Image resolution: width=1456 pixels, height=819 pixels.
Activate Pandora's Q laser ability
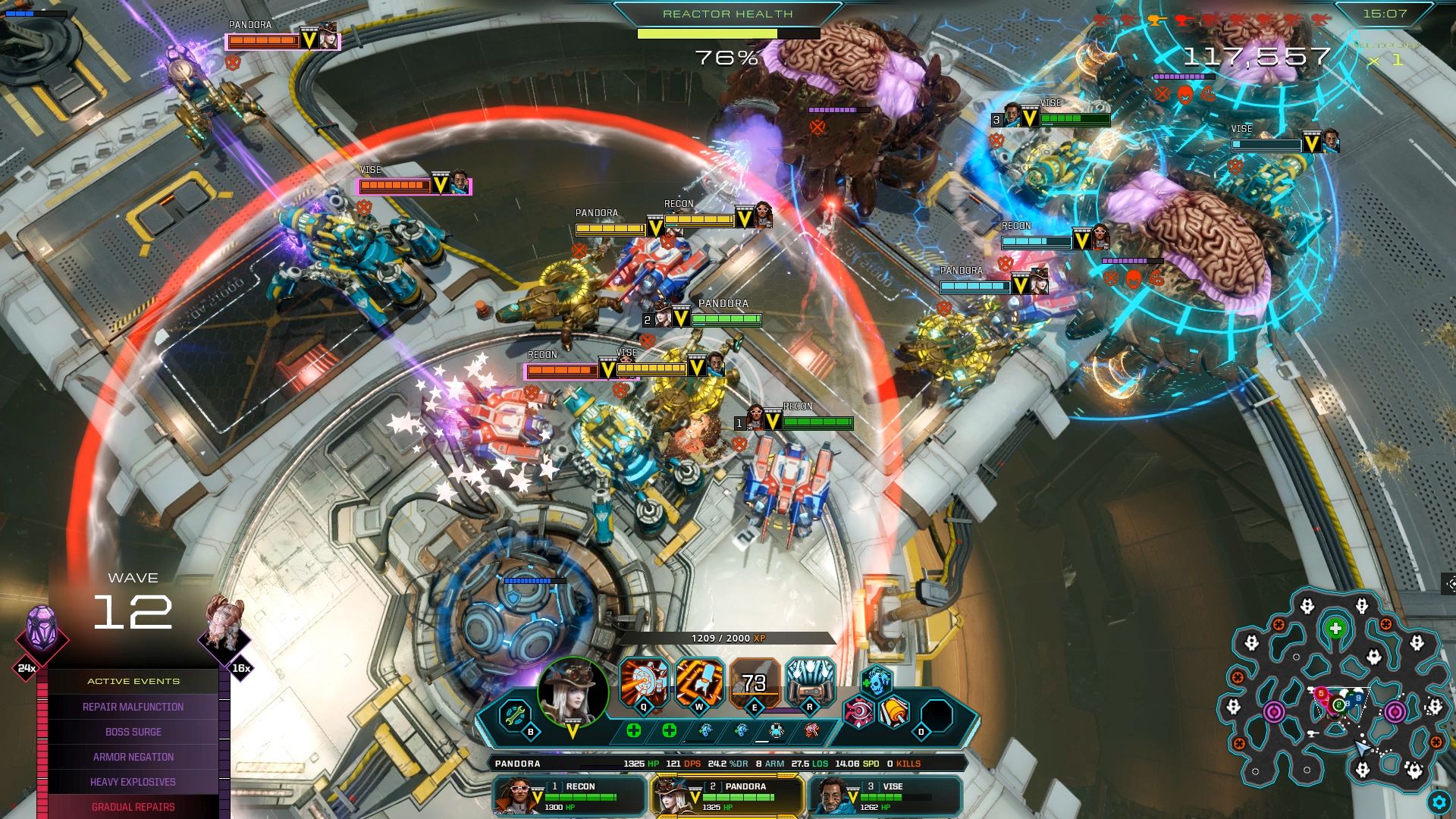pyautogui.click(x=644, y=682)
